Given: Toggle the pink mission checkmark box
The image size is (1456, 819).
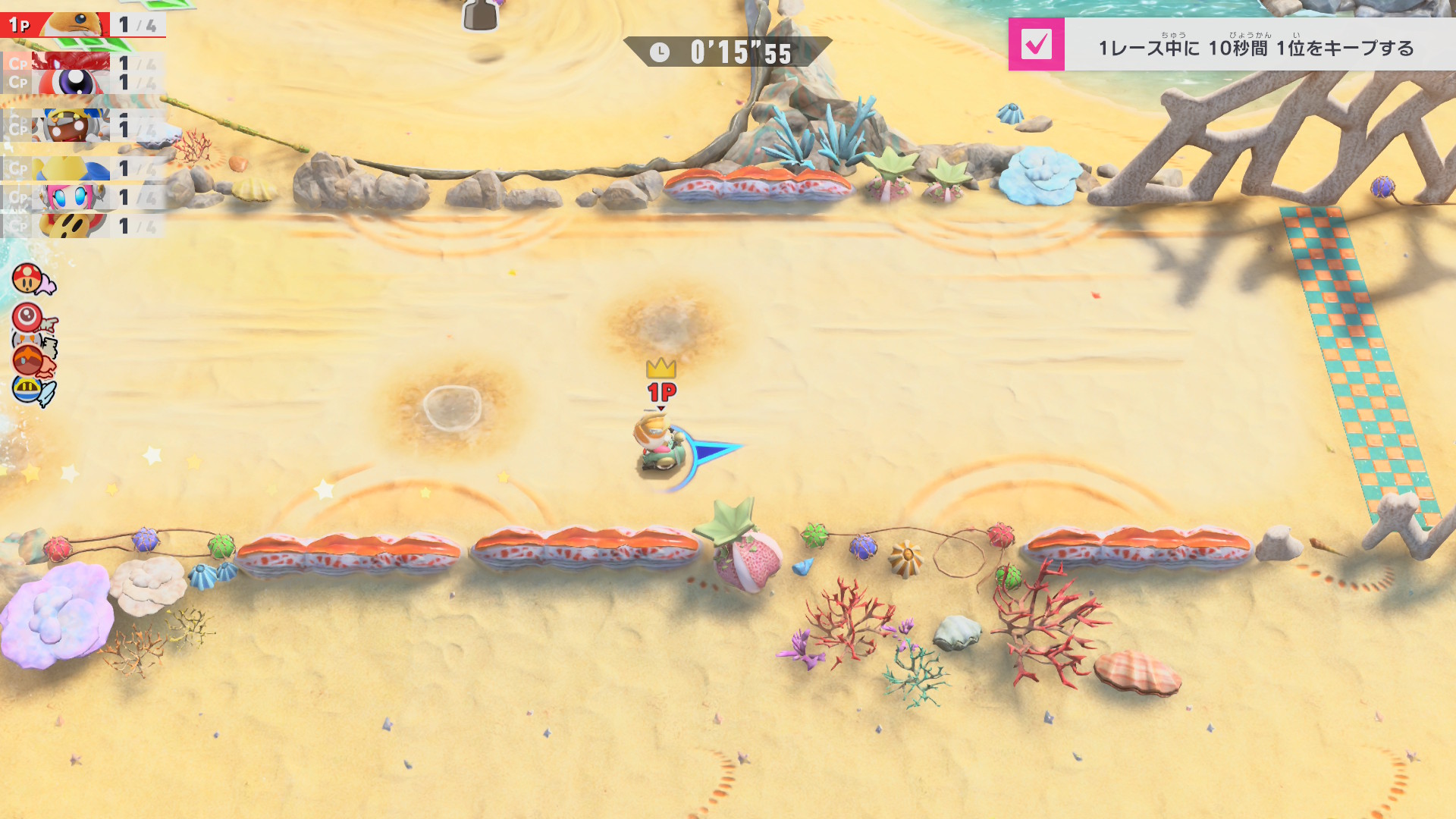Looking at the screenshot, I should click(x=1036, y=45).
